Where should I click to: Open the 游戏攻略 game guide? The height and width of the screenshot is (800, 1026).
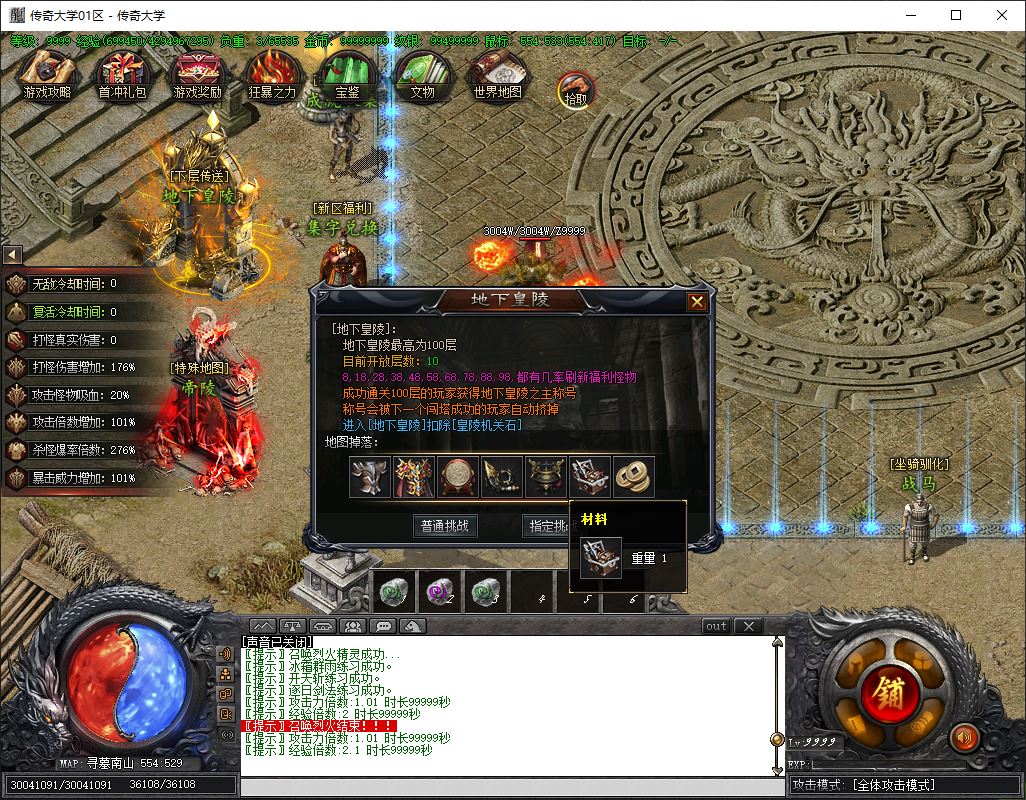47,76
